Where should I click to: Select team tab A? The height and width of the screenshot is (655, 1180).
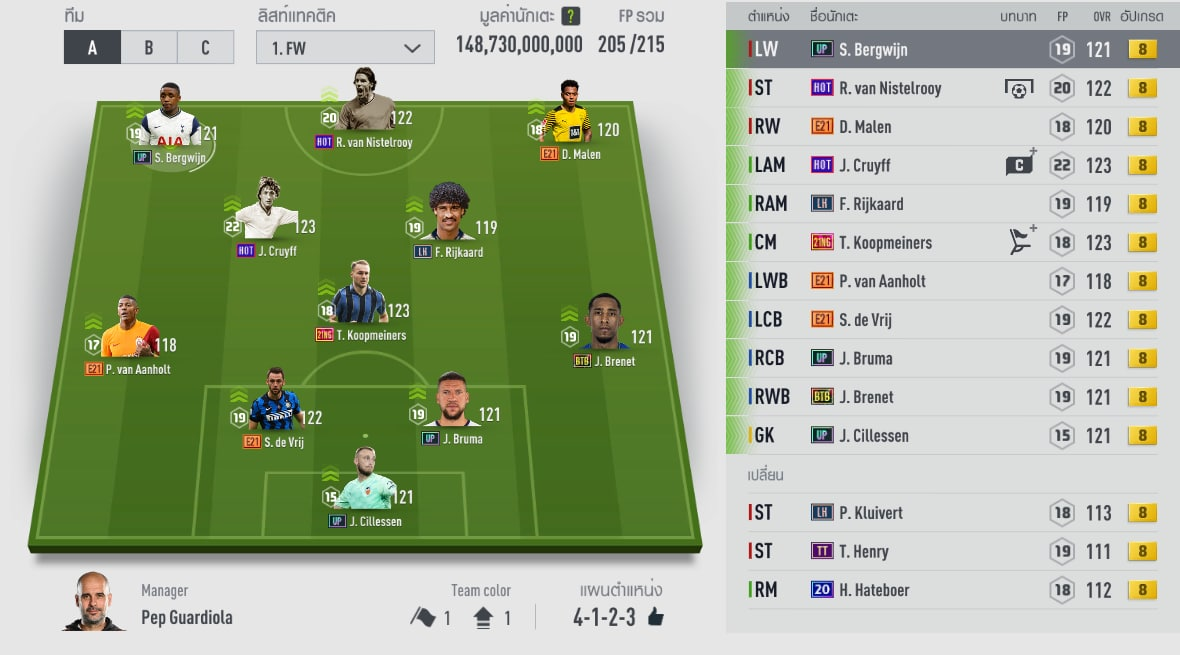(x=92, y=47)
